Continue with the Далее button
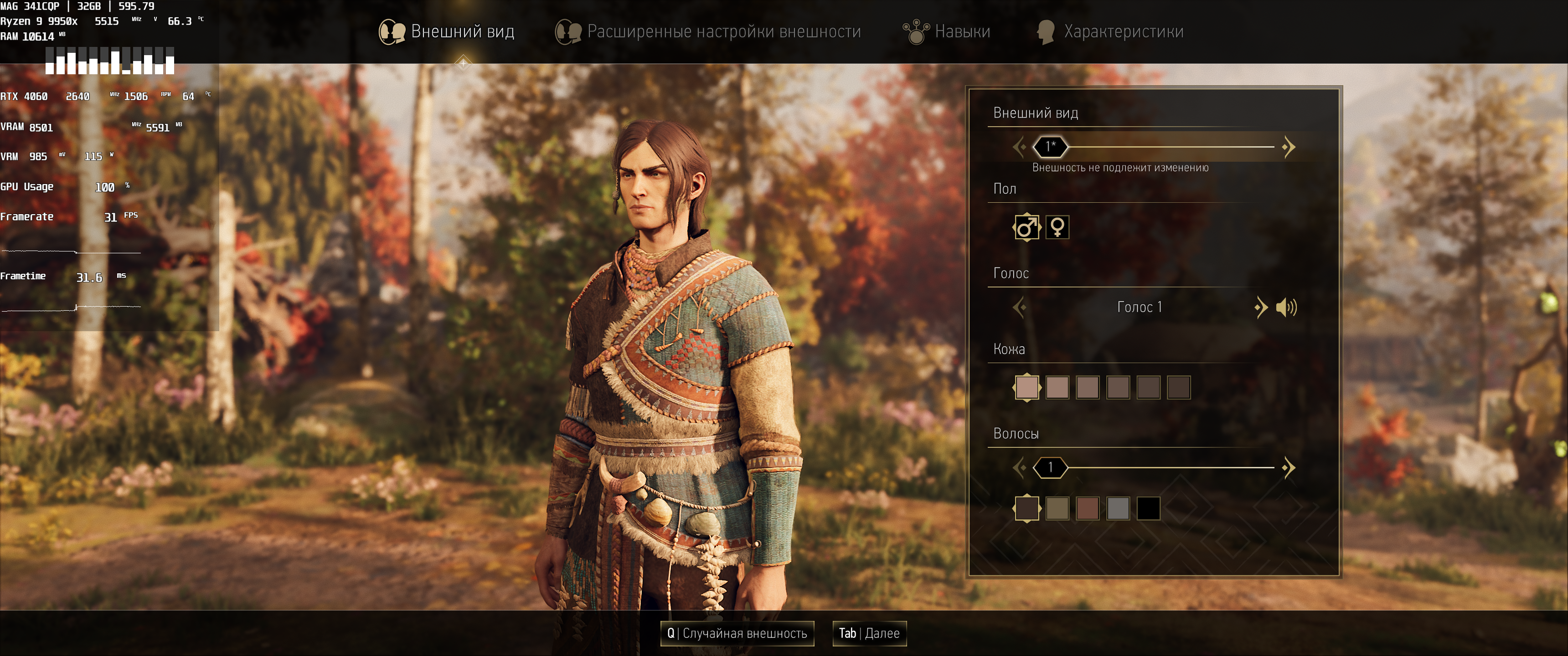The image size is (1568, 656). point(869,634)
